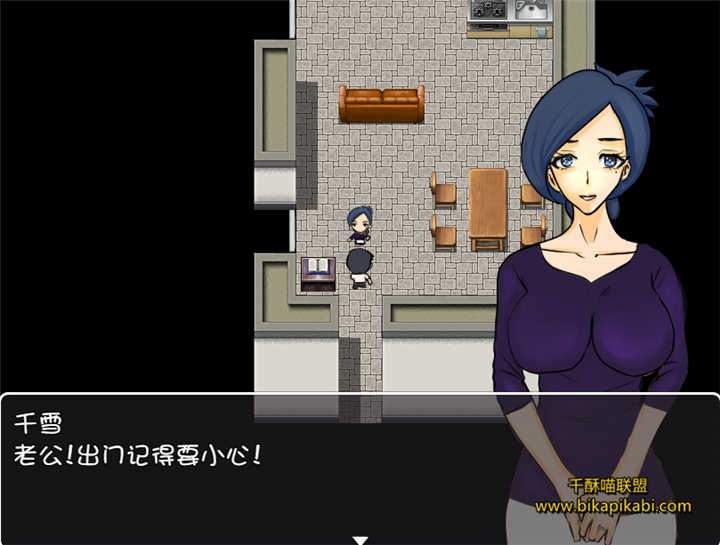
Task: Click the white continue arrow under the dialogue
Action: [360, 540]
